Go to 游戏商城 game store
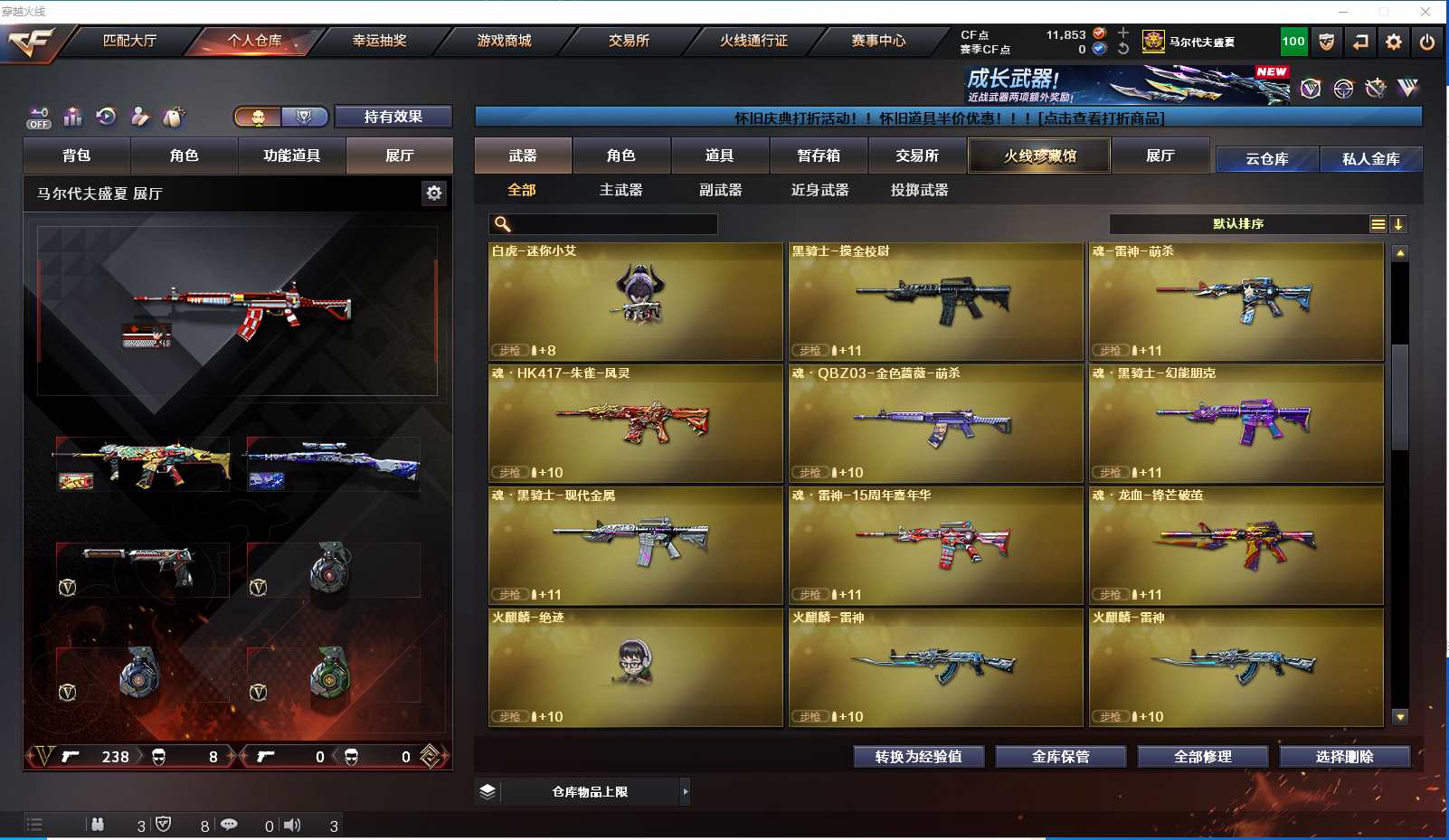The width and height of the screenshot is (1449, 840). pyautogui.click(x=504, y=41)
